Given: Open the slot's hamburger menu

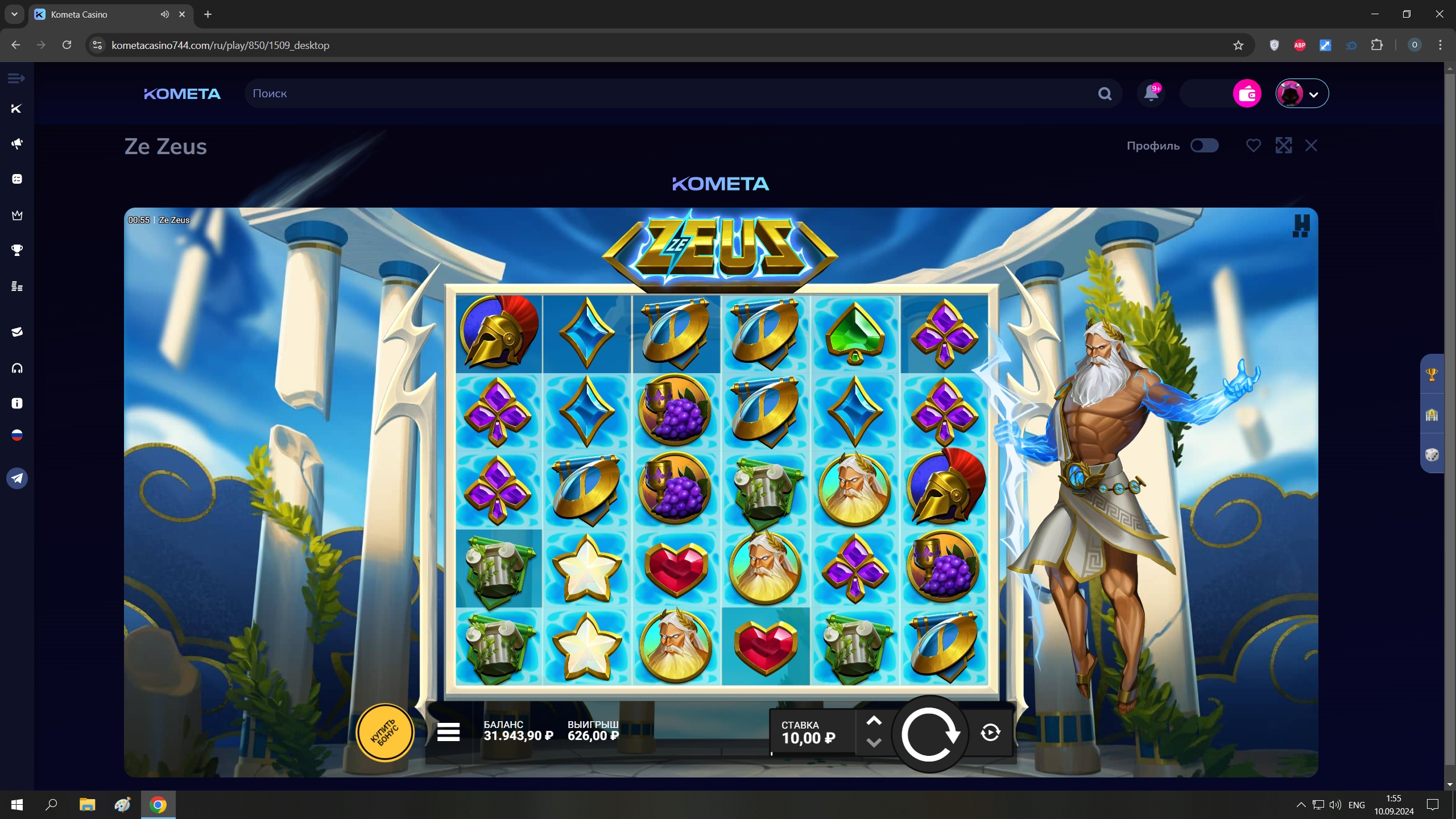Looking at the screenshot, I should coord(448,733).
